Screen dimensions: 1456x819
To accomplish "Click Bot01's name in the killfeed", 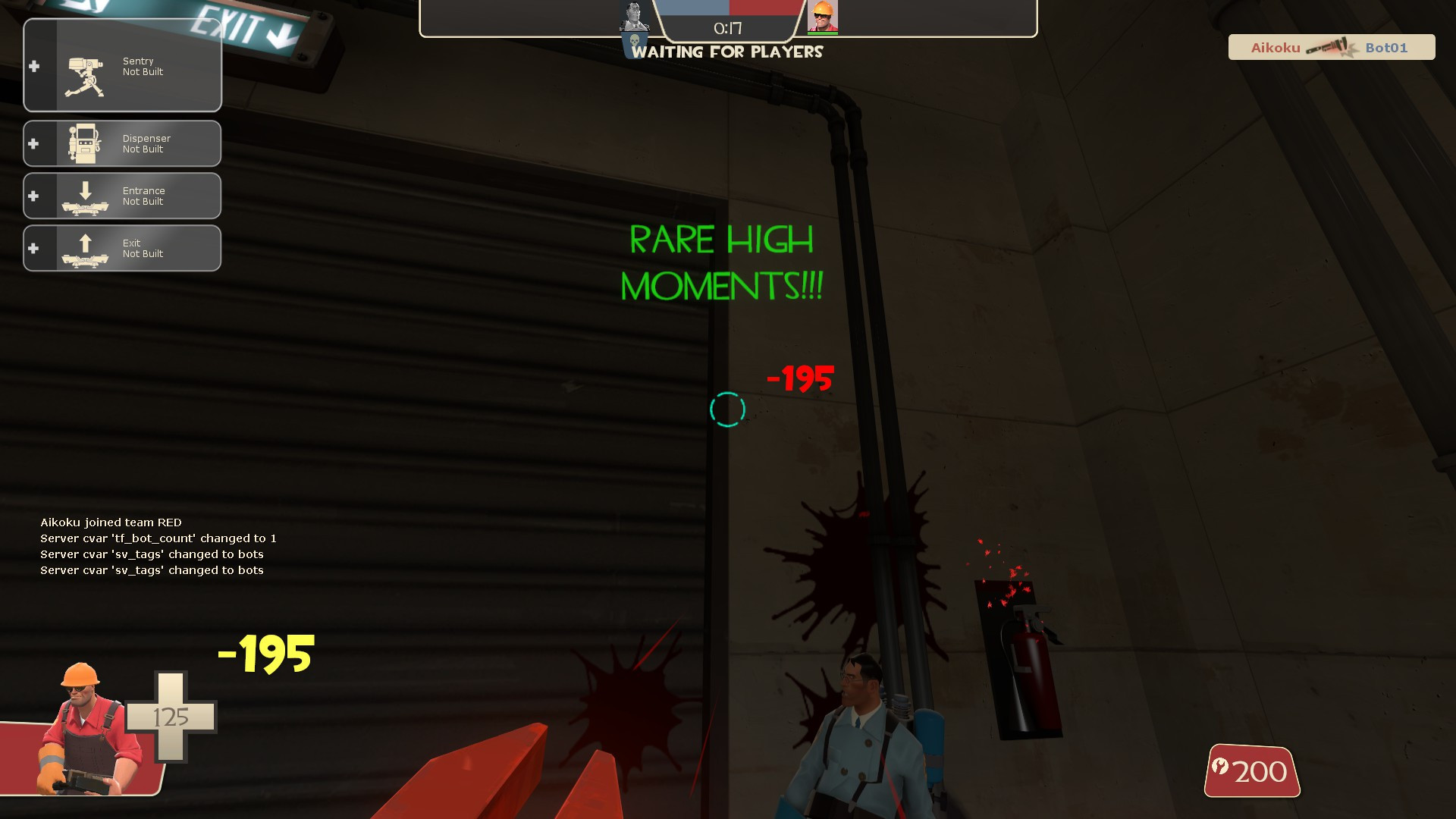I will tap(1388, 47).
